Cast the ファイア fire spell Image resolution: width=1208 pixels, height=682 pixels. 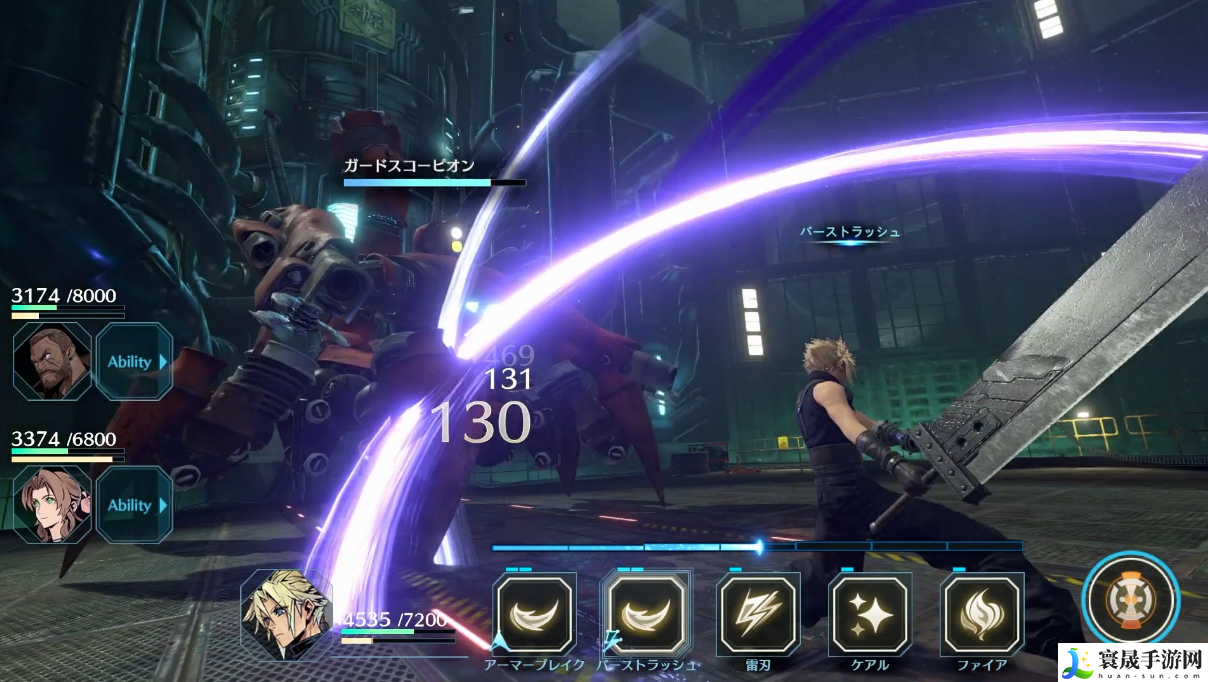(982, 615)
